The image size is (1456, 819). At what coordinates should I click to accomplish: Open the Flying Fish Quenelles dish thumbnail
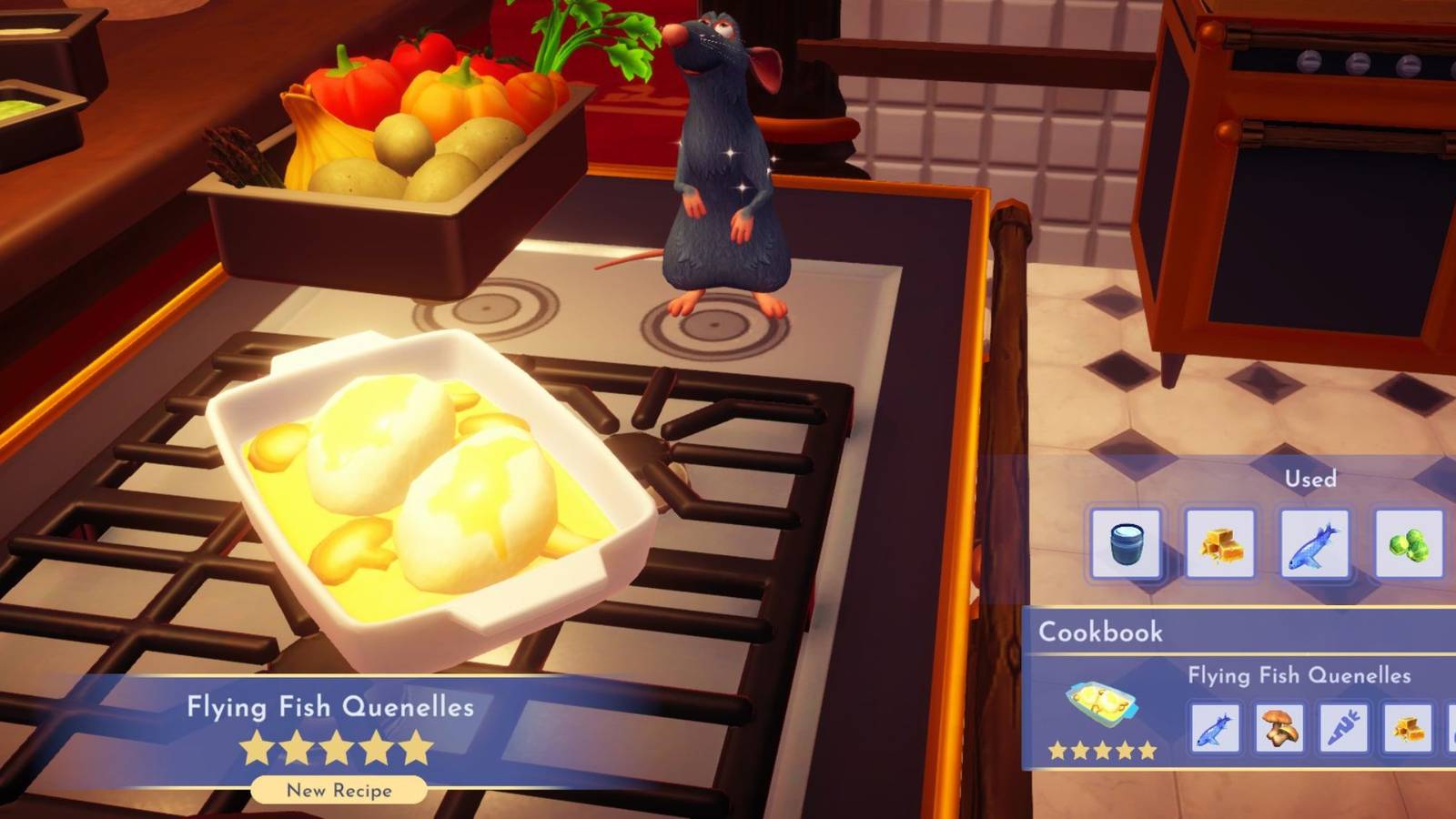(x=1102, y=701)
